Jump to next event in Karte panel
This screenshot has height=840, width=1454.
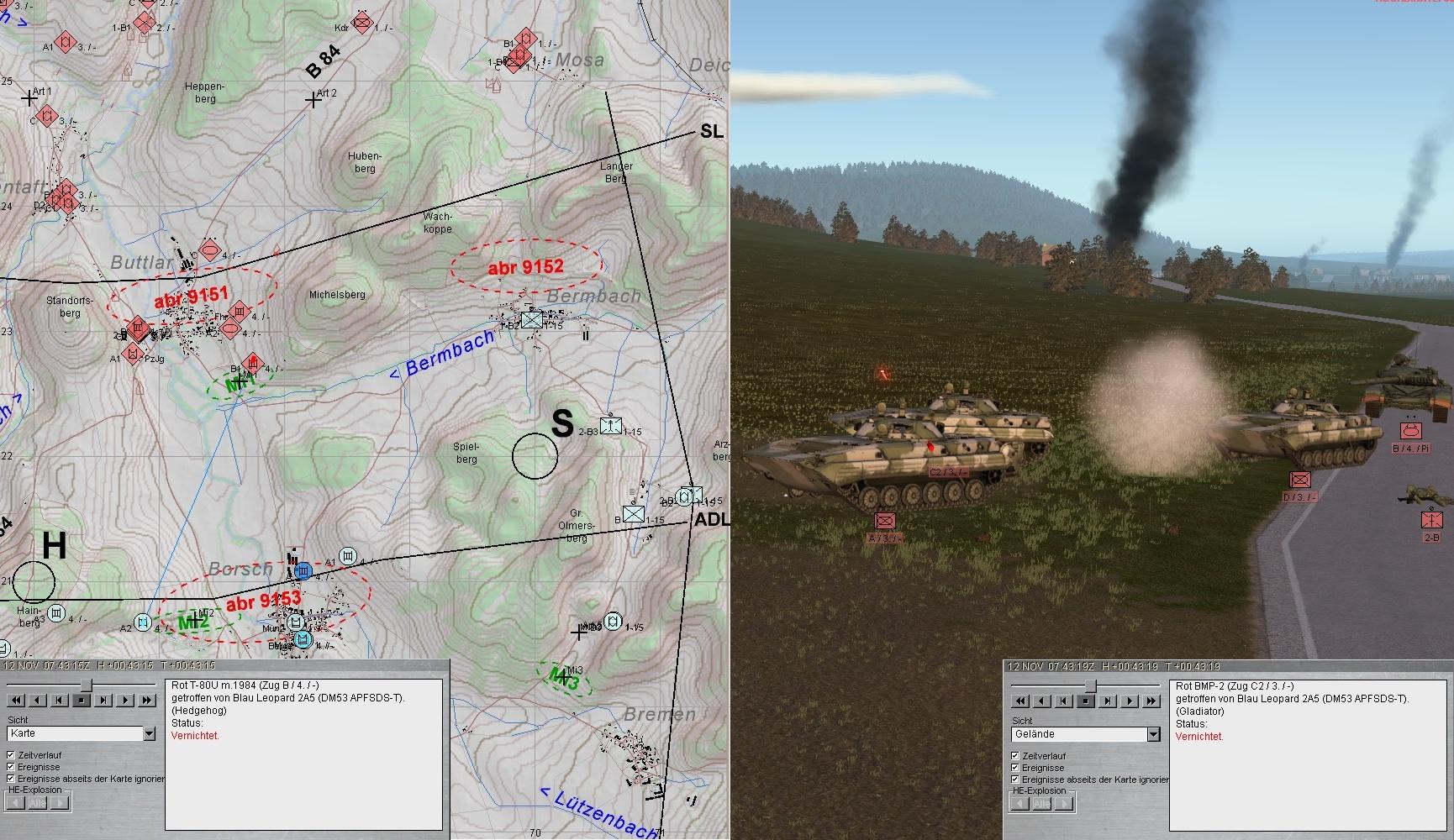coord(104,700)
